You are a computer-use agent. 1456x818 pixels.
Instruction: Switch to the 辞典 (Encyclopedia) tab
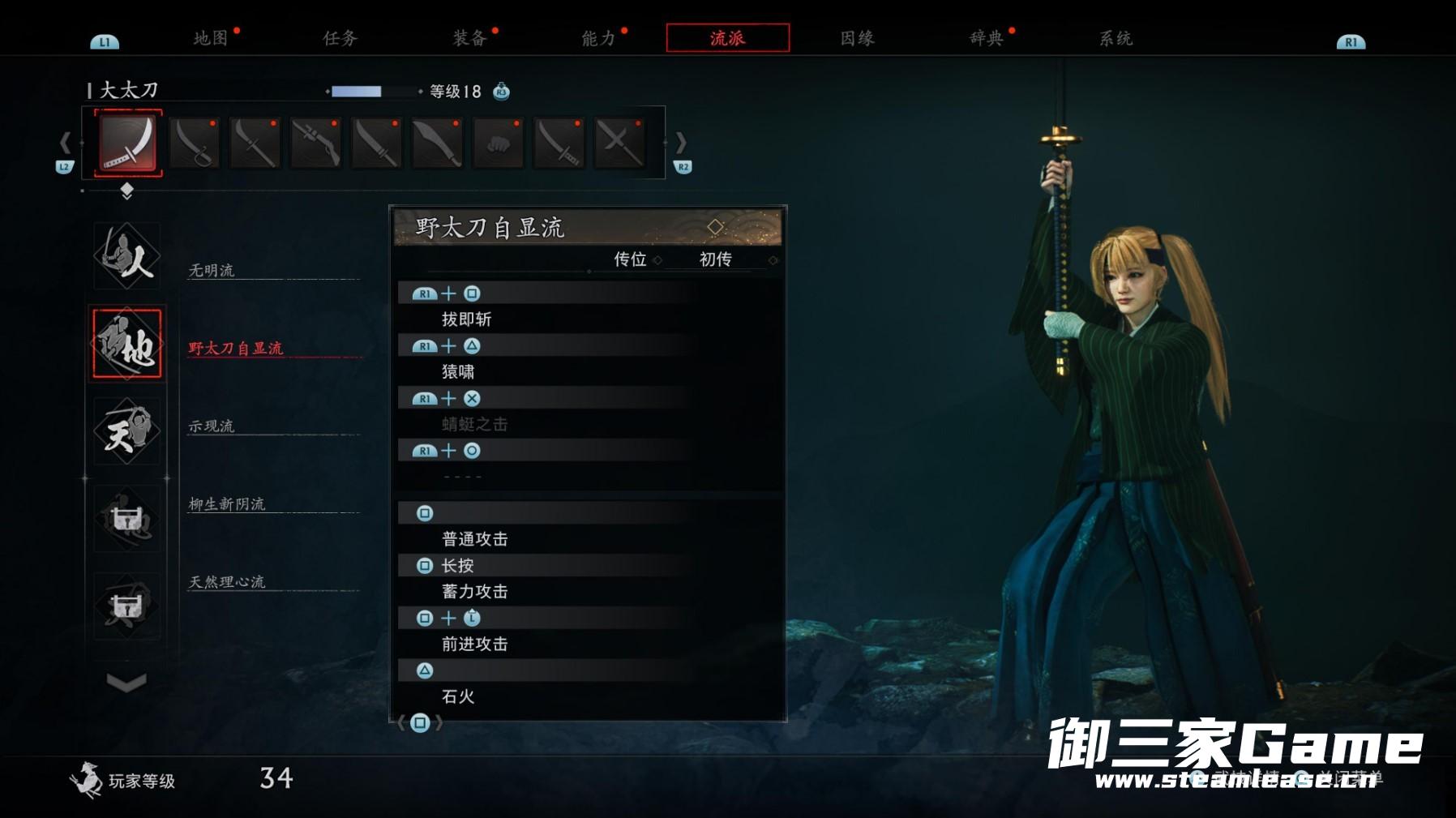(987, 38)
